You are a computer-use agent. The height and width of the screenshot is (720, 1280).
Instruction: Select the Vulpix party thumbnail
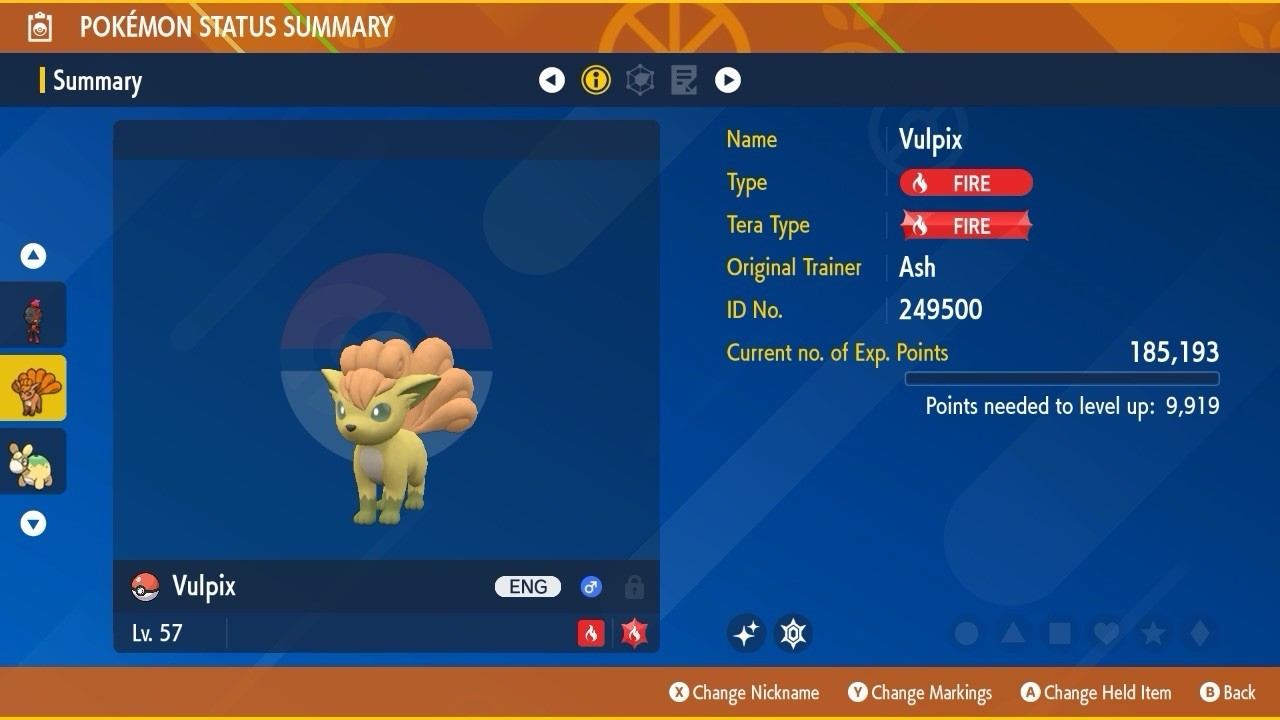click(34, 388)
